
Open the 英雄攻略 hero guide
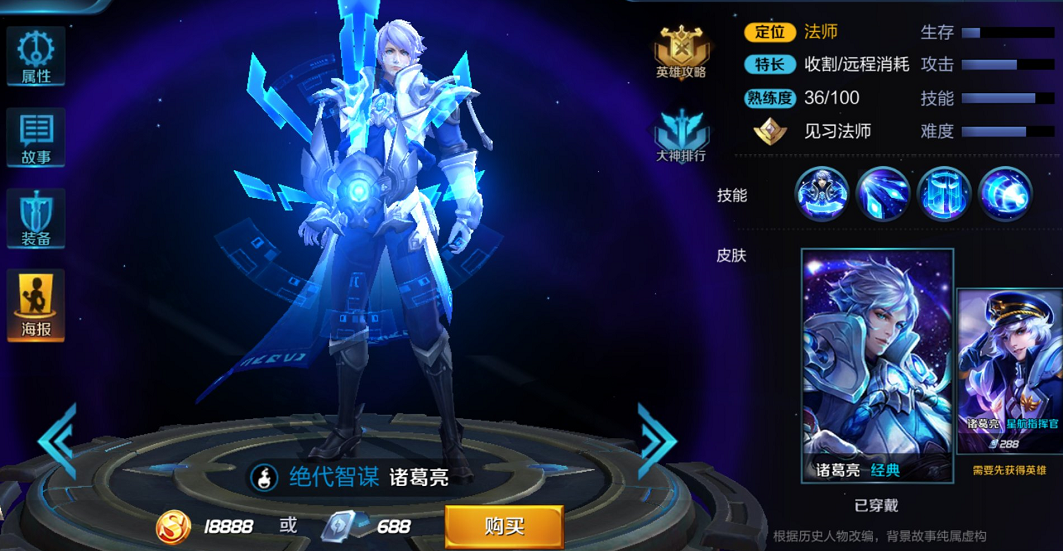681,53
